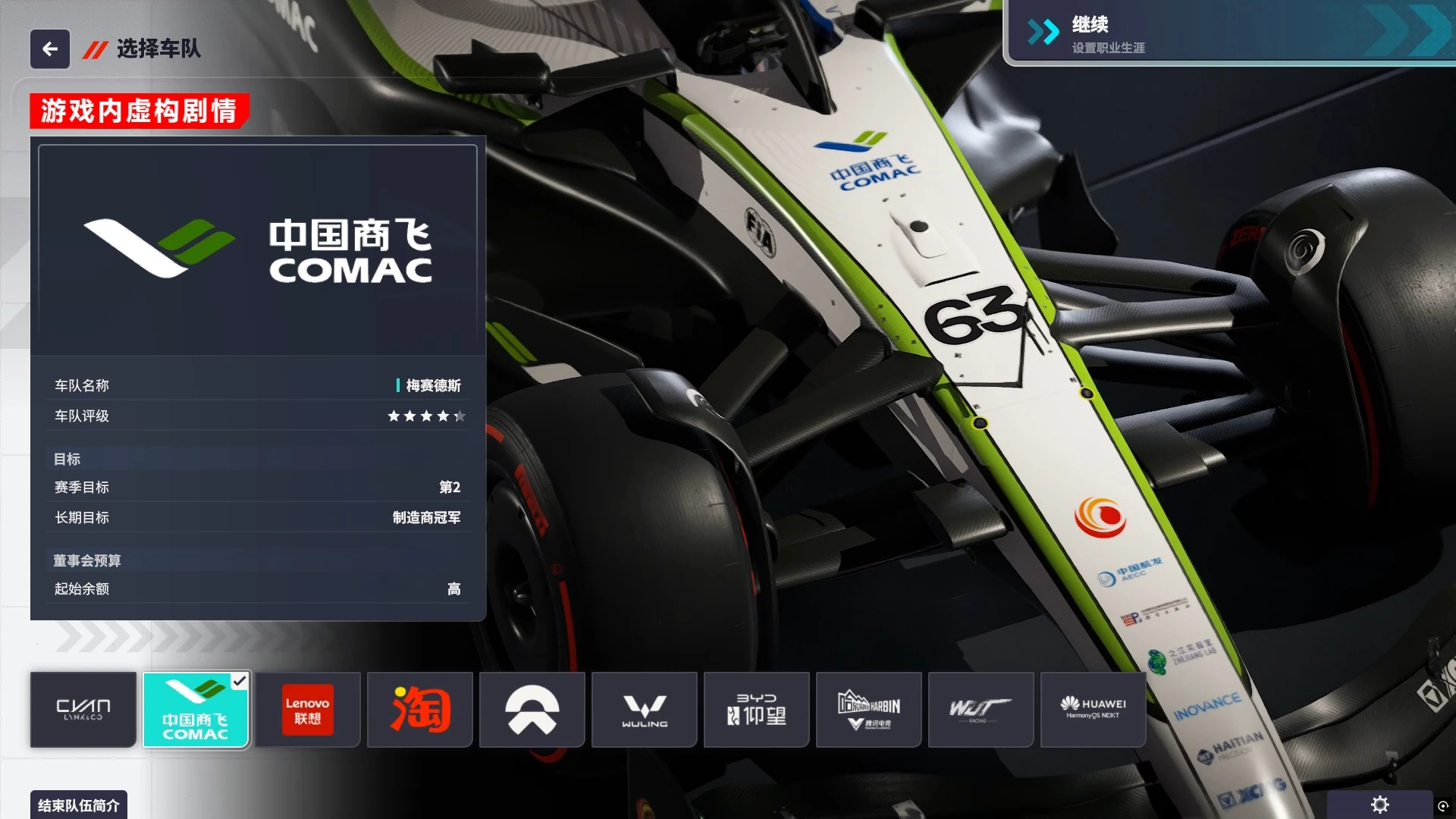Choose the NIO logo team tile

point(532,710)
